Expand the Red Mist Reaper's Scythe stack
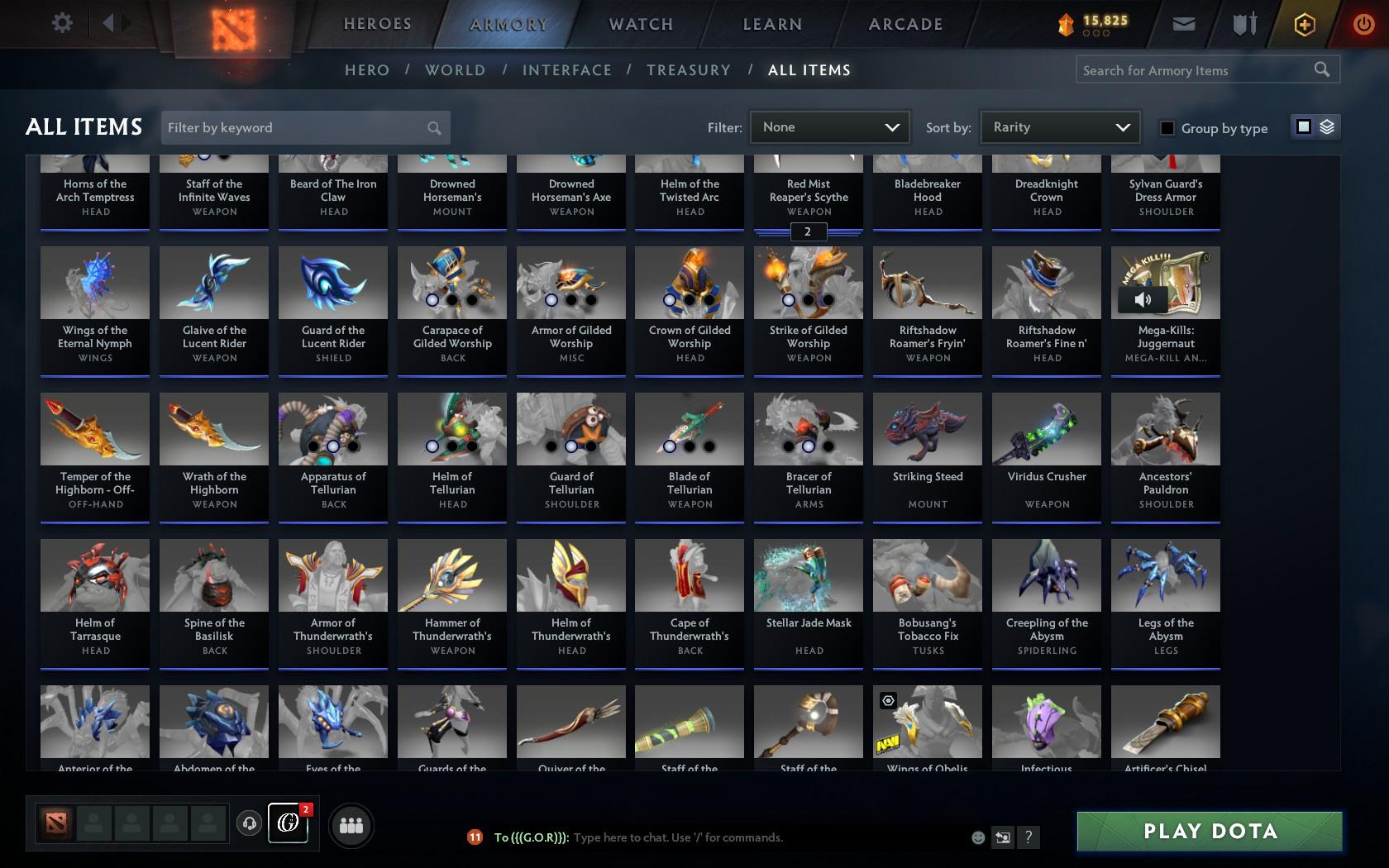Viewport: 1389px width, 868px height. click(807, 232)
